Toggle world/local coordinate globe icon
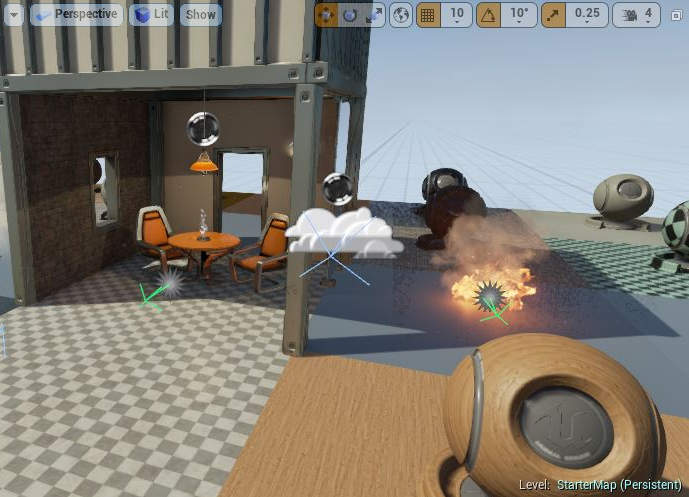 [400, 15]
